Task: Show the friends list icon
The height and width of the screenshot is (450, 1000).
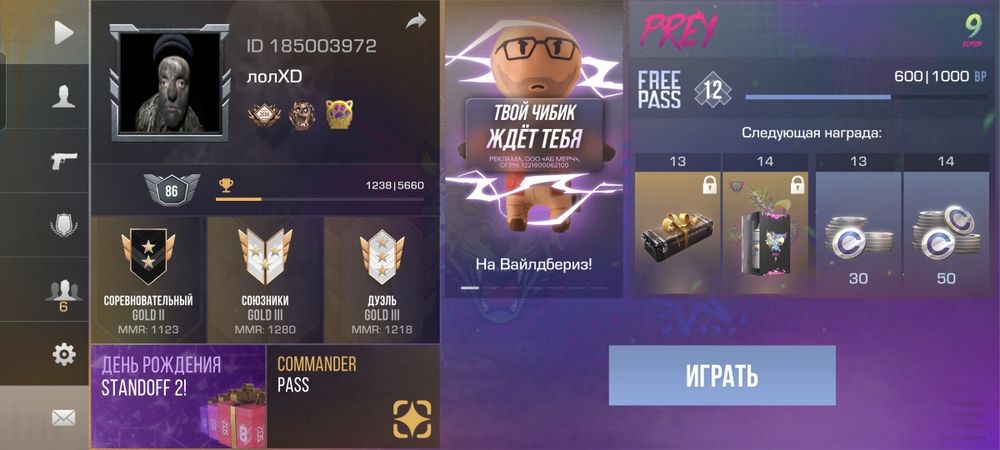Action: tap(63, 291)
